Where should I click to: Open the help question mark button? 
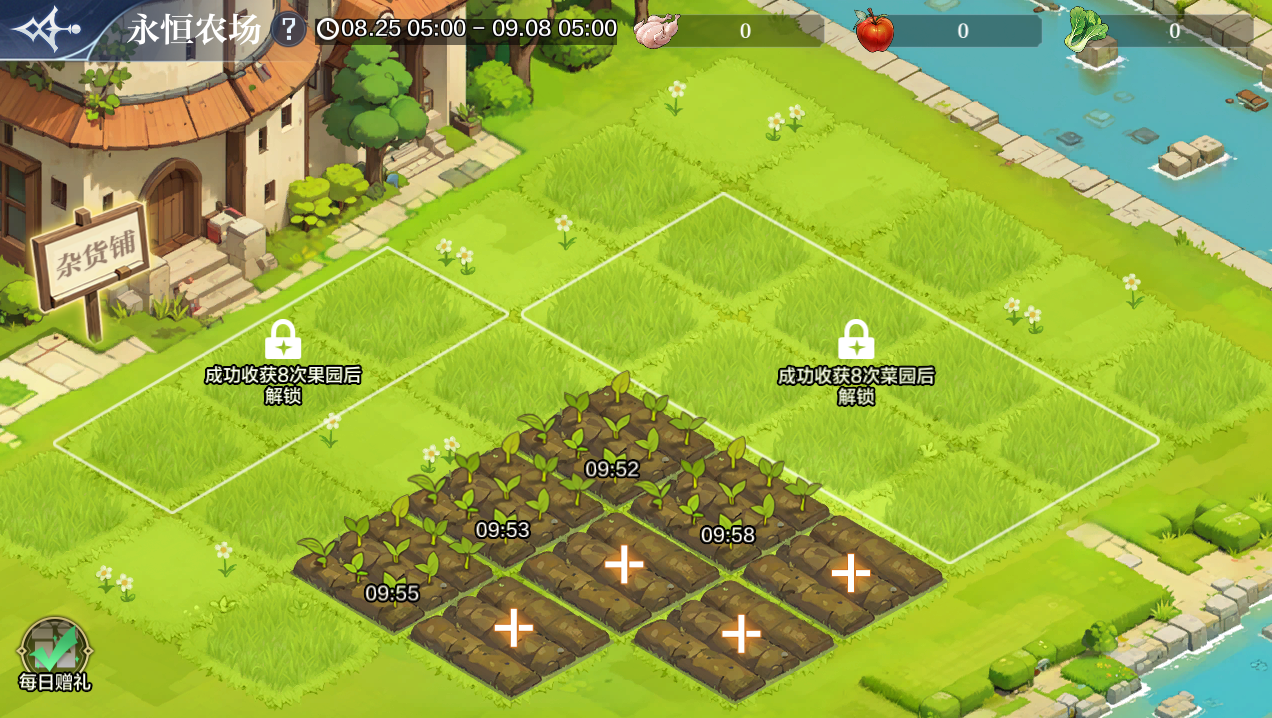pos(288,29)
